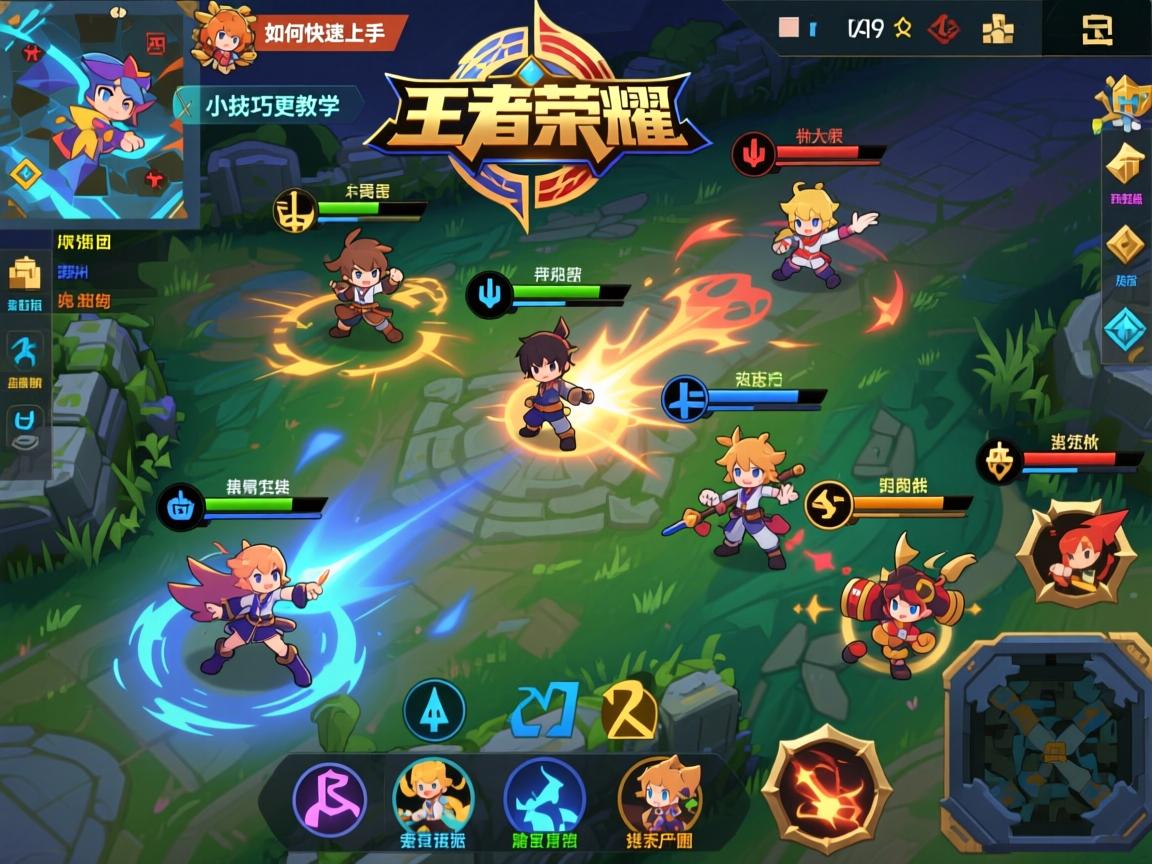Viewport: 1152px width, 864px height.
Task: Select the blonde pigtail hero skill portrait
Action: tap(433, 795)
